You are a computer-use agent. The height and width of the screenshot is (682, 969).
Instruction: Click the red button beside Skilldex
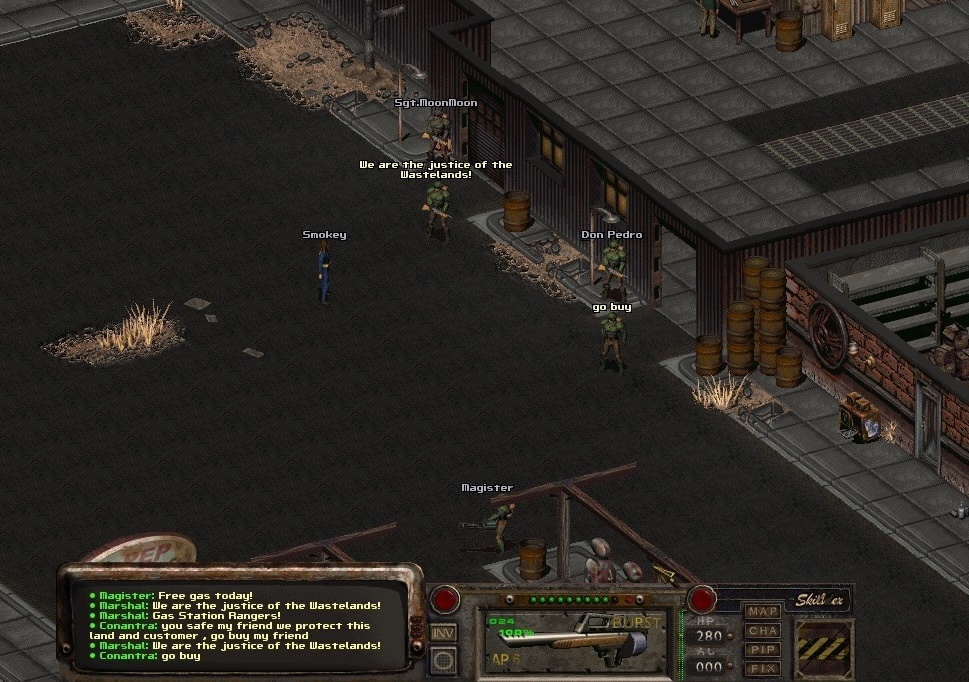(x=702, y=600)
